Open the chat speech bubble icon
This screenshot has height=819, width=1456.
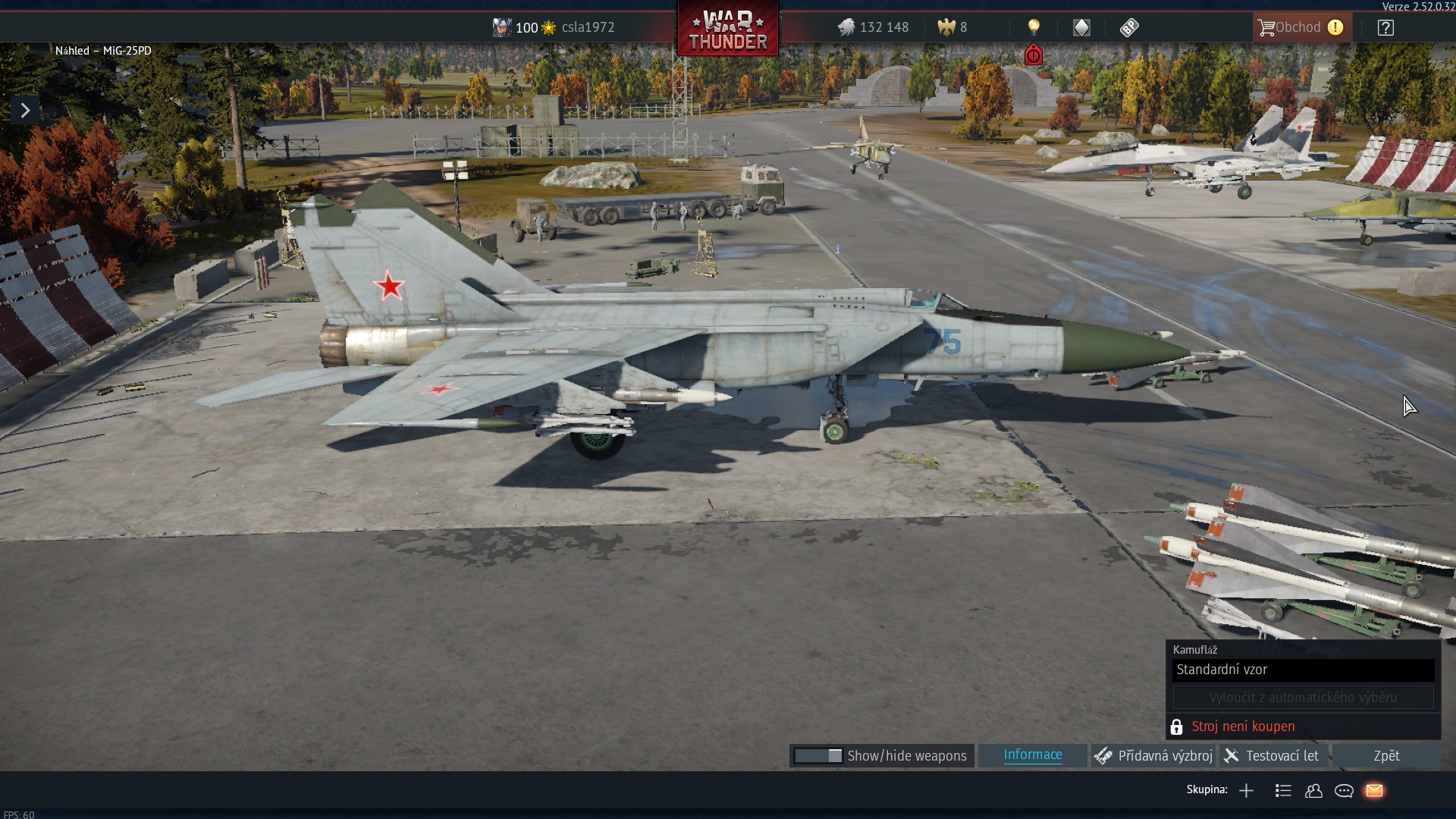tap(1344, 791)
